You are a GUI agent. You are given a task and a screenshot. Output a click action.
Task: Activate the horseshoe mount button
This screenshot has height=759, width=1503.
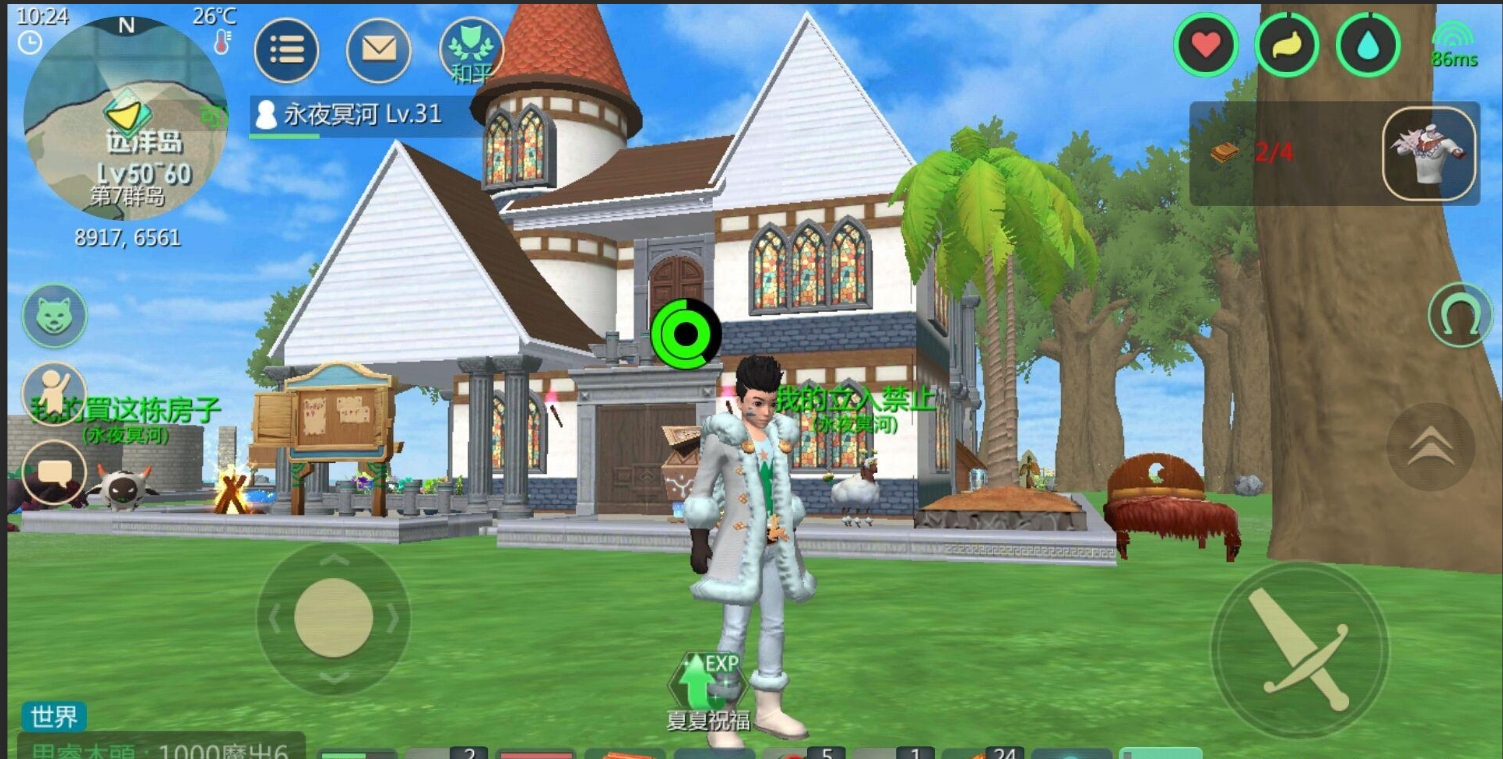pyautogui.click(x=1460, y=315)
